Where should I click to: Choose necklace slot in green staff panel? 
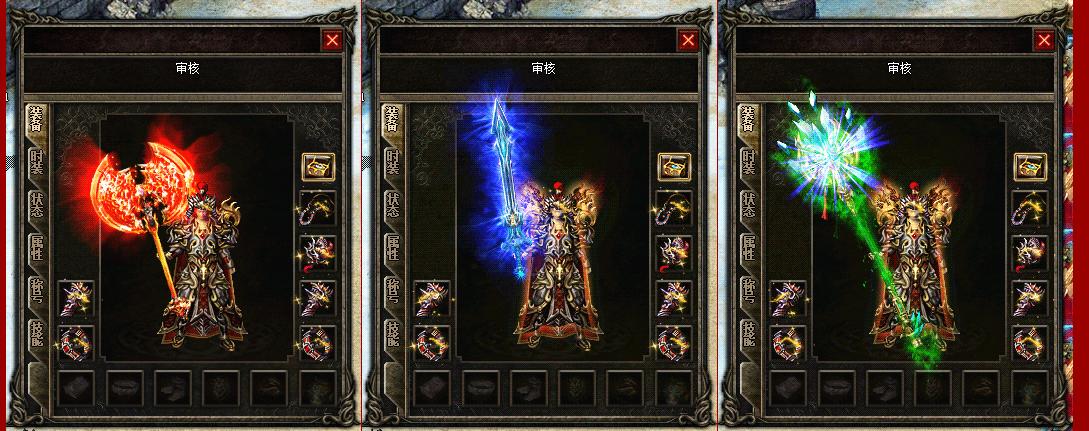(x=1030, y=210)
